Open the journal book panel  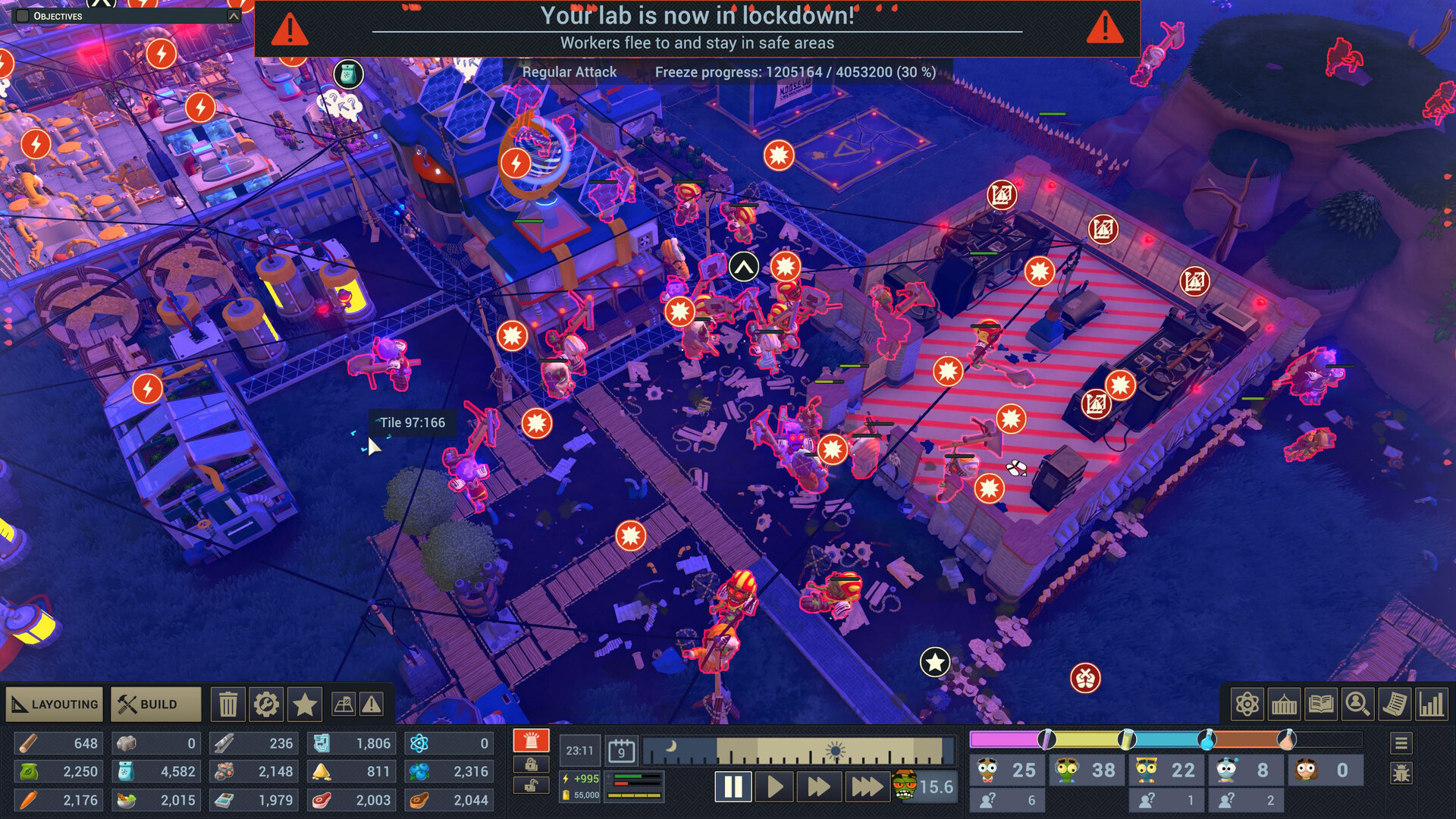(x=1320, y=704)
